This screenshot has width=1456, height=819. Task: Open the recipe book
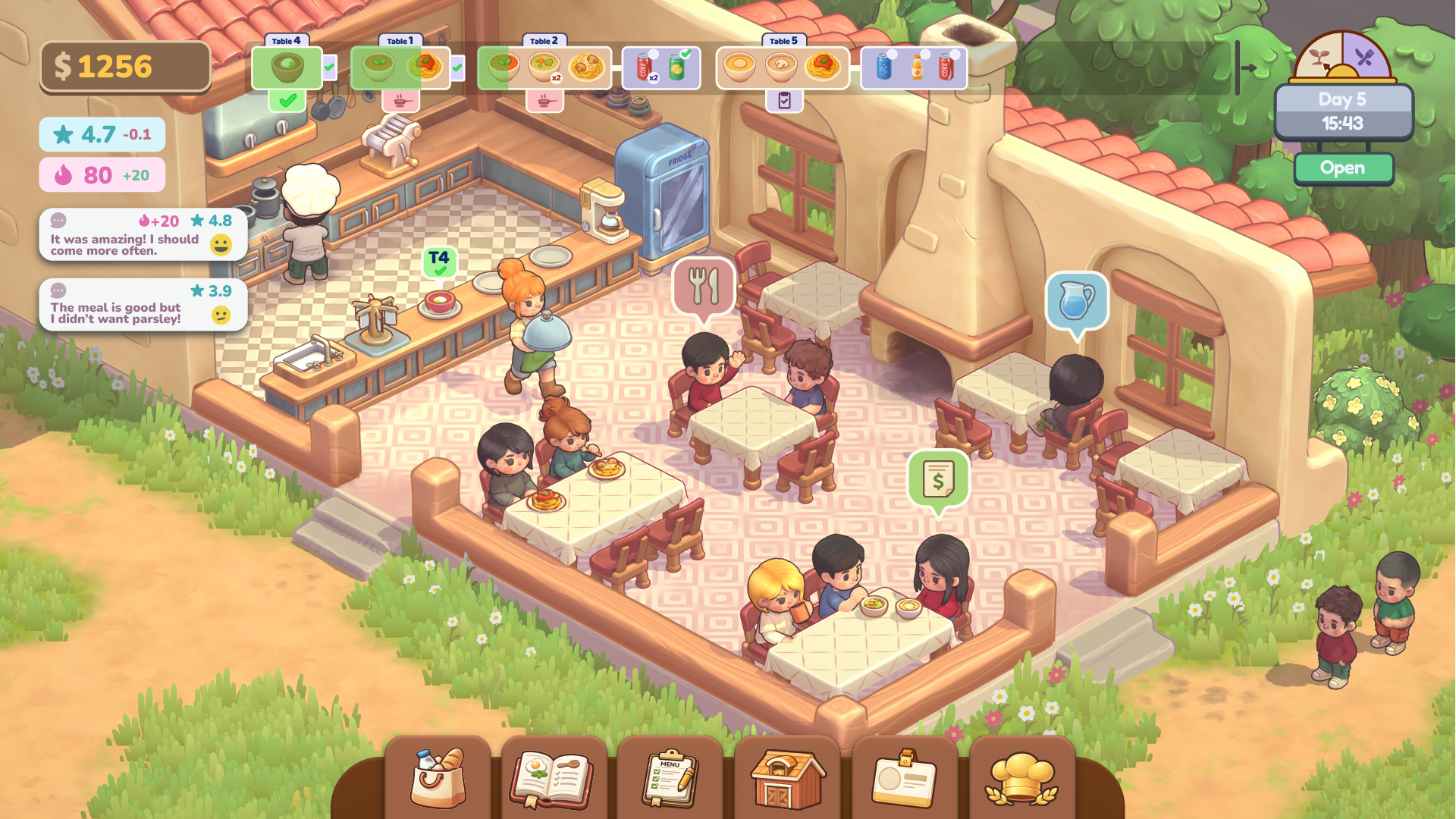point(553,777)
